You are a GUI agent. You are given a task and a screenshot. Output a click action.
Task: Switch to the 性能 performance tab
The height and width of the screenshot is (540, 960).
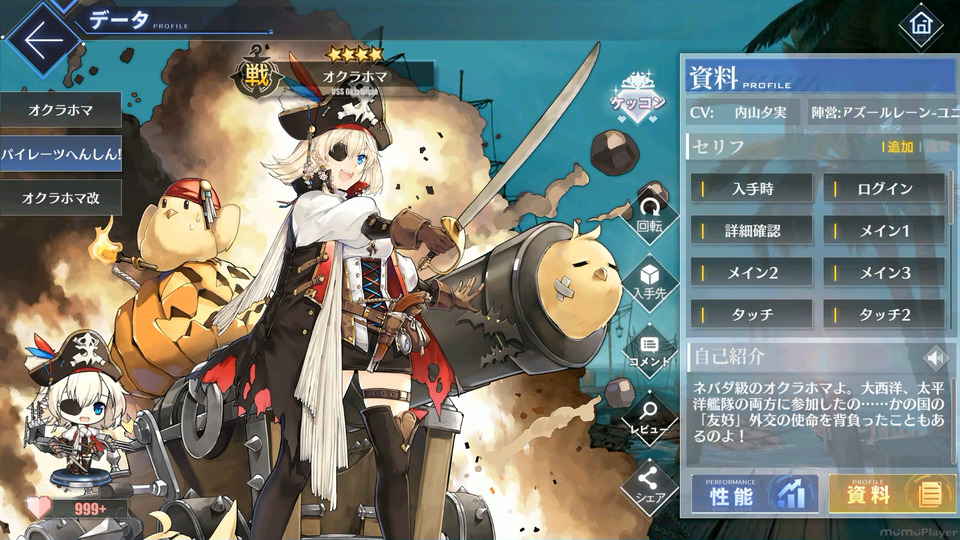755,494
